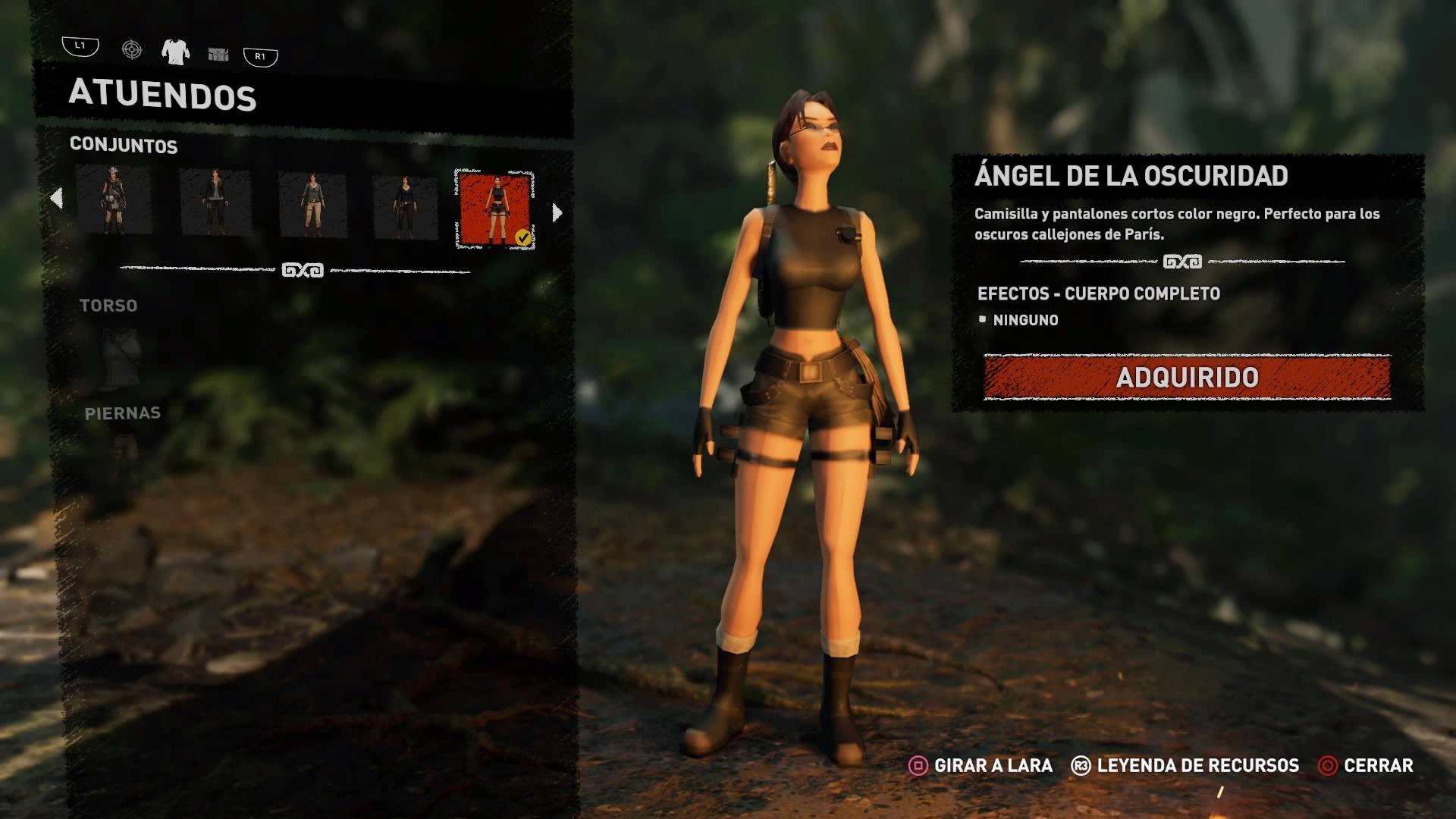Choose the black jacket outfit thumbnail
The width and height of the screenshot is (1456, 819).
tap(215, 202)
